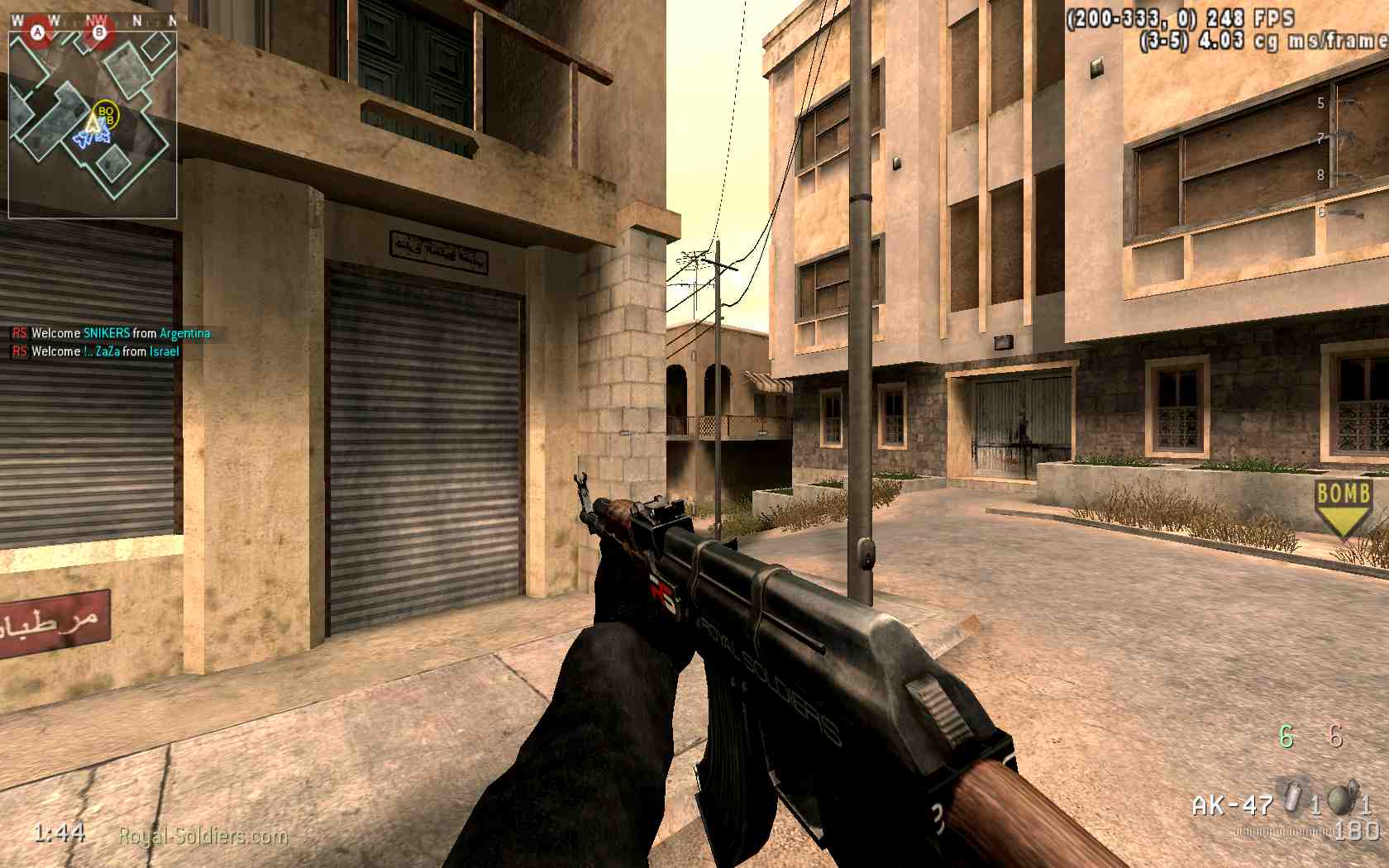Click the SNIKERS player name in chat
This screenshot has width=1389, height=868.
pyautogui.click(x=106, y=334)
